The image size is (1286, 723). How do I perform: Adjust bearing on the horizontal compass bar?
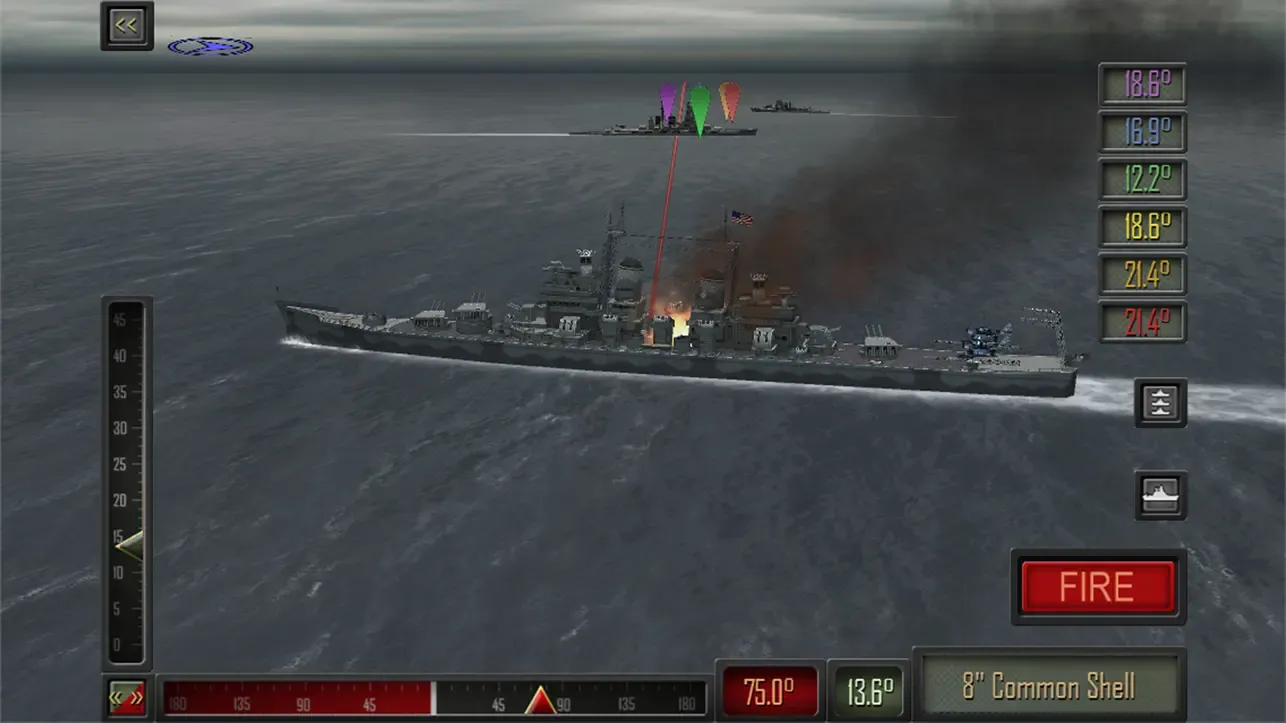tap(434, 698)
